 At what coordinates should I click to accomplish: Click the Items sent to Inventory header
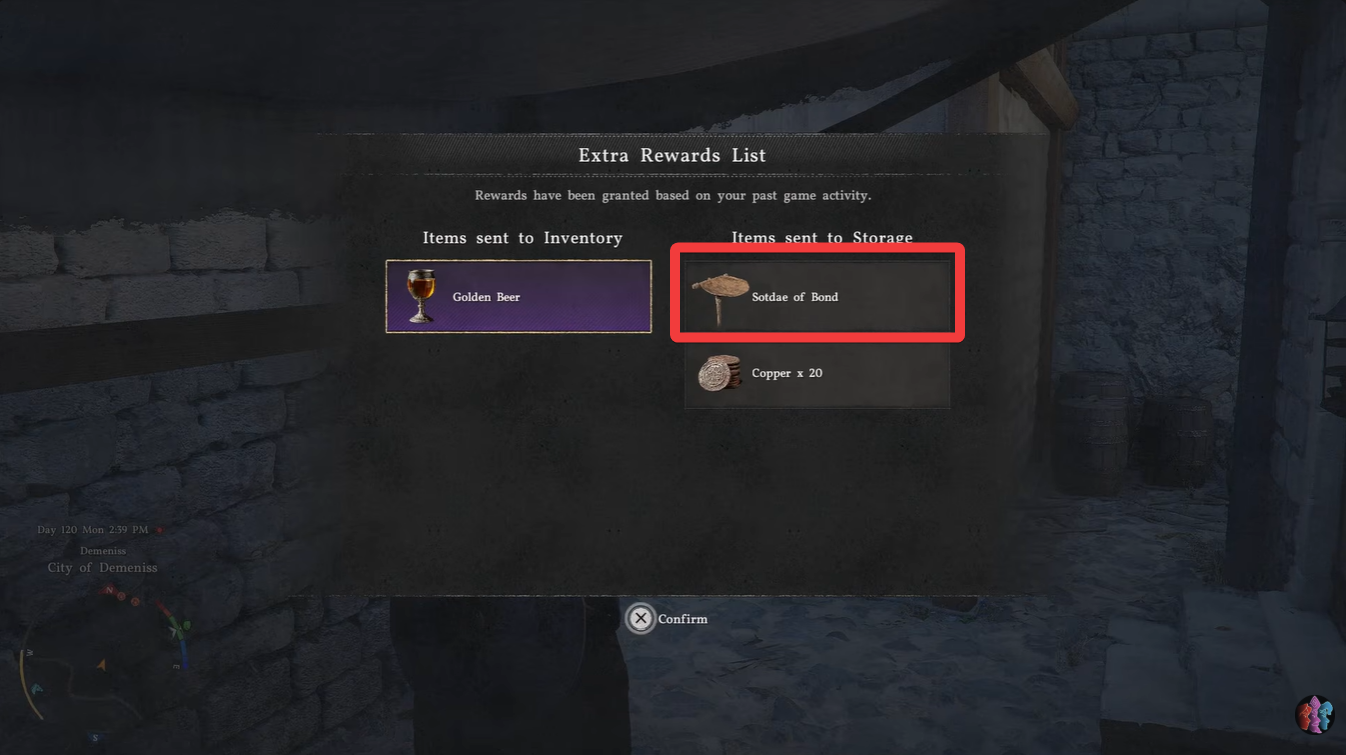(523, 238)
